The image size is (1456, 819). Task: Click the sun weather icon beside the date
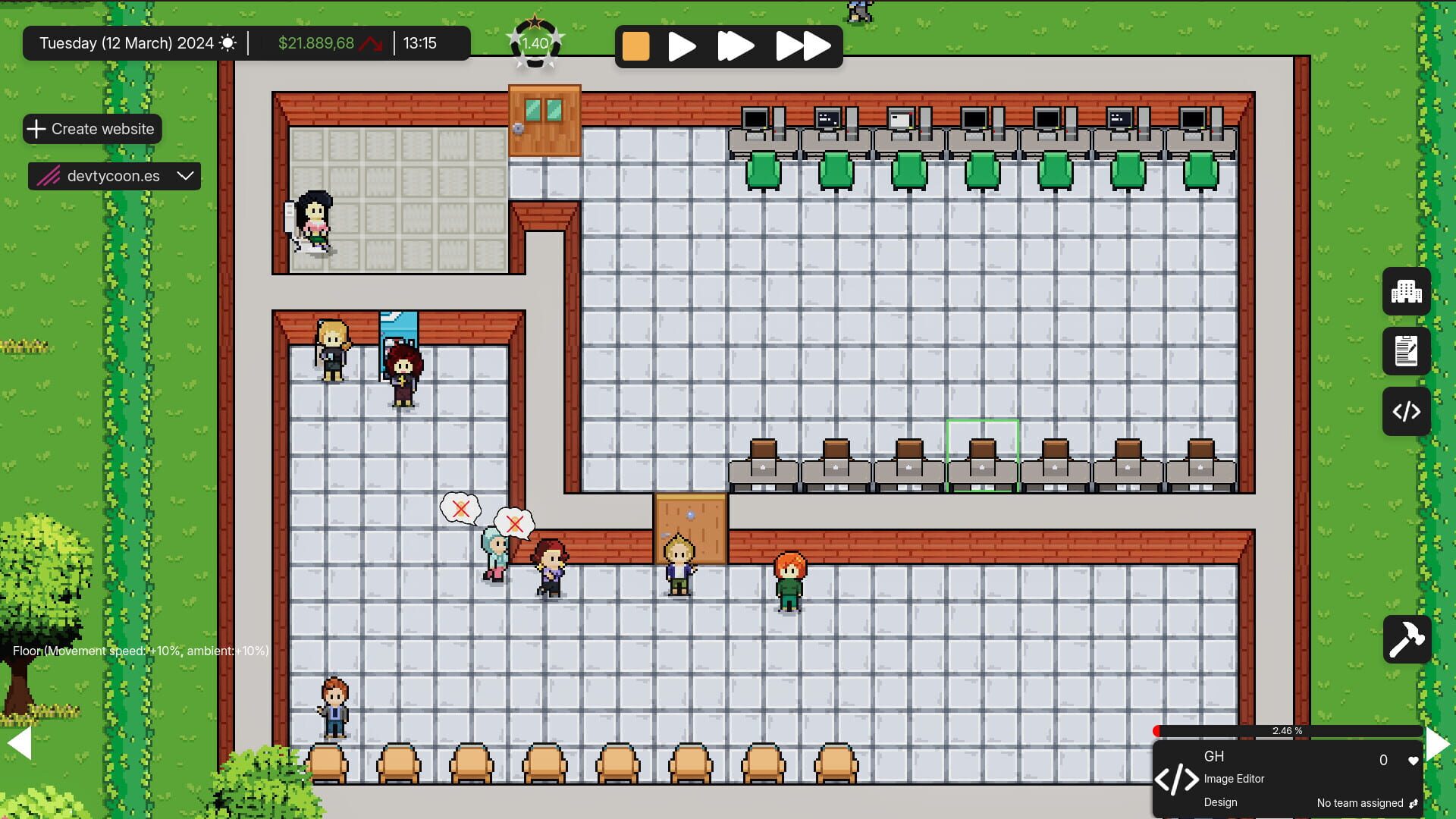click(228, 43)
